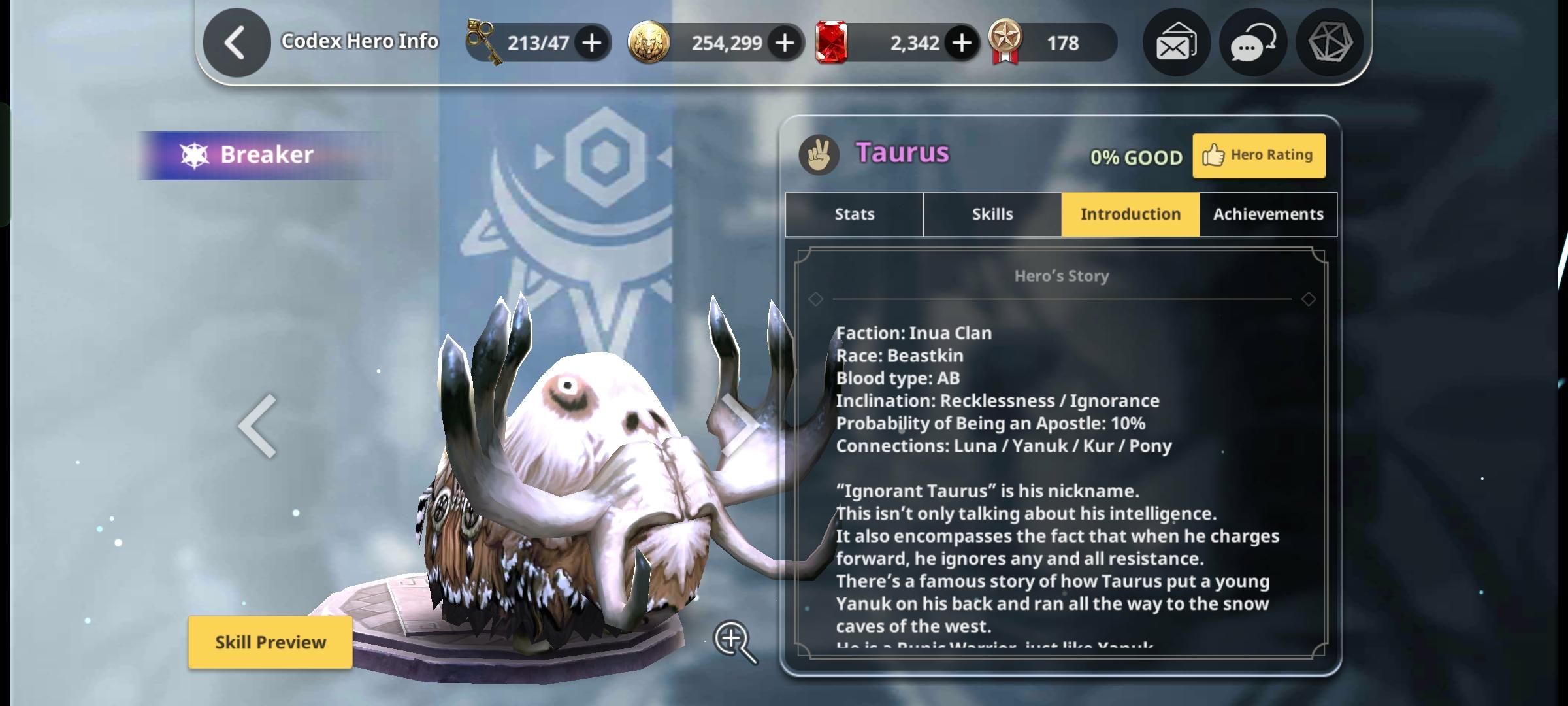
Task: Click the dice menu icon
Action: (1329, 42)
